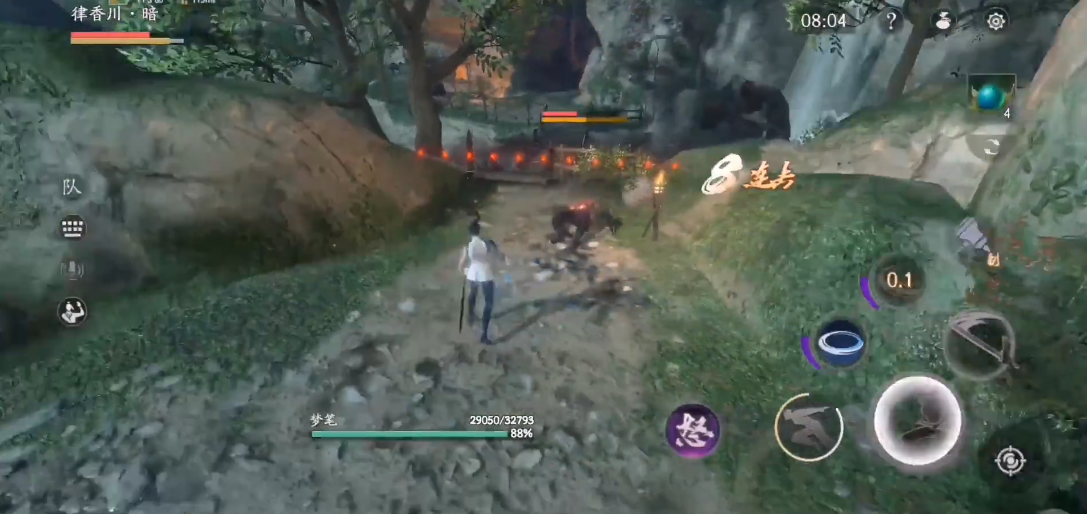Toggle the crosshair target lock button
1087x514 pixels.
[x=1010, y=461]
